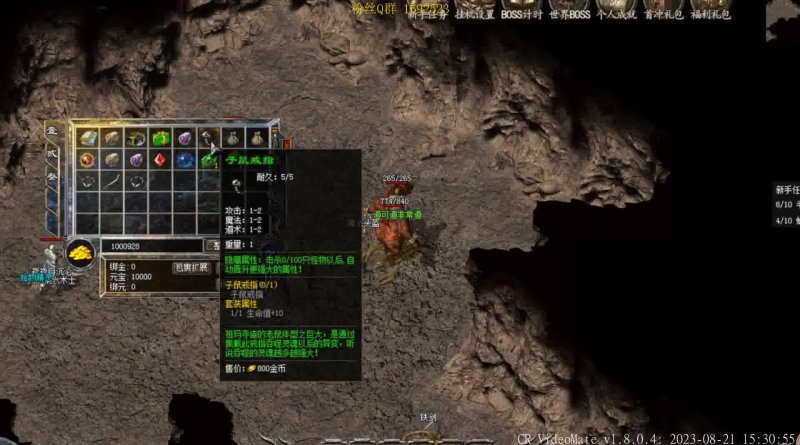Switch to the top bag side tab

coord(52,131)
